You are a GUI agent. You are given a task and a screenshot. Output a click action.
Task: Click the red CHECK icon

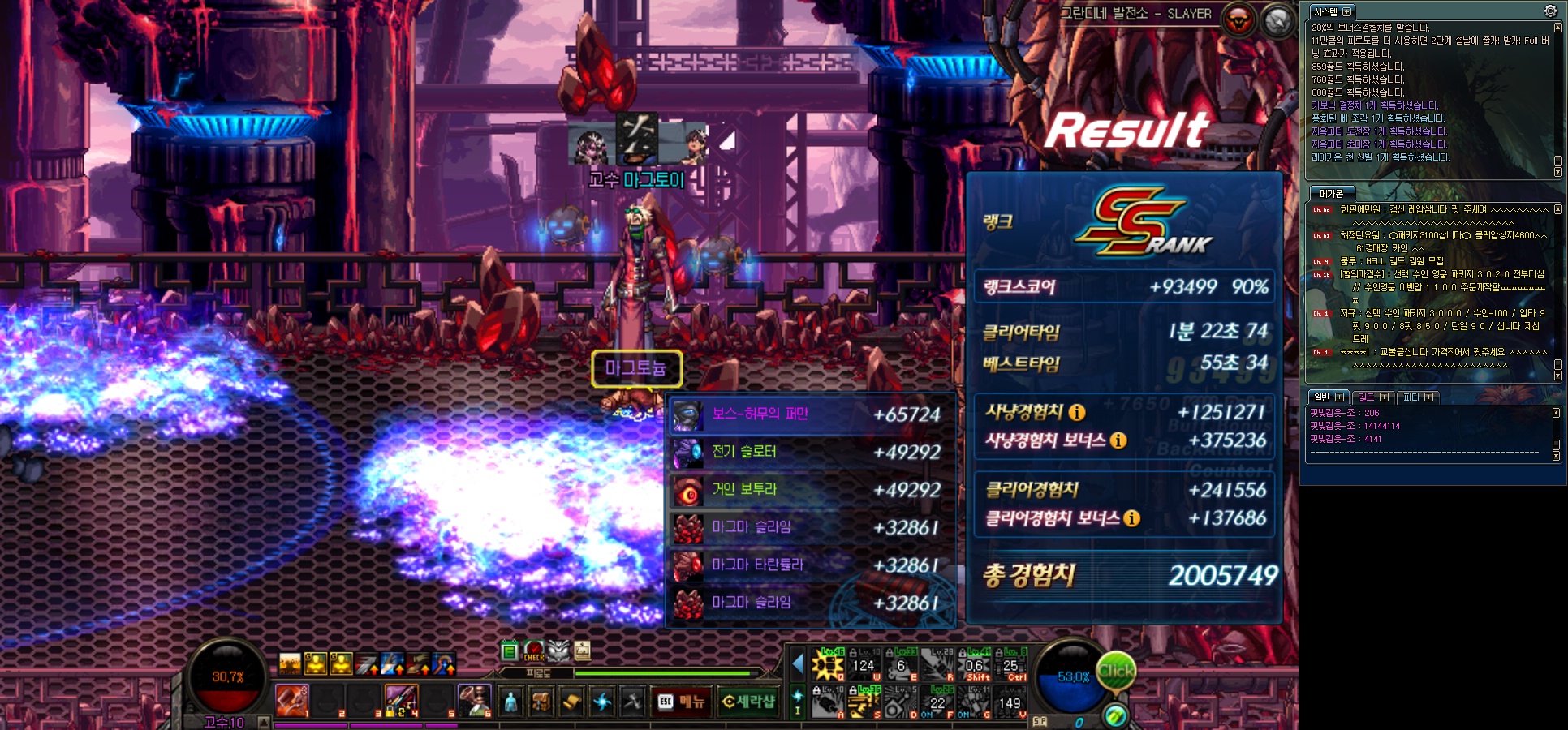[x=534, y=651]
